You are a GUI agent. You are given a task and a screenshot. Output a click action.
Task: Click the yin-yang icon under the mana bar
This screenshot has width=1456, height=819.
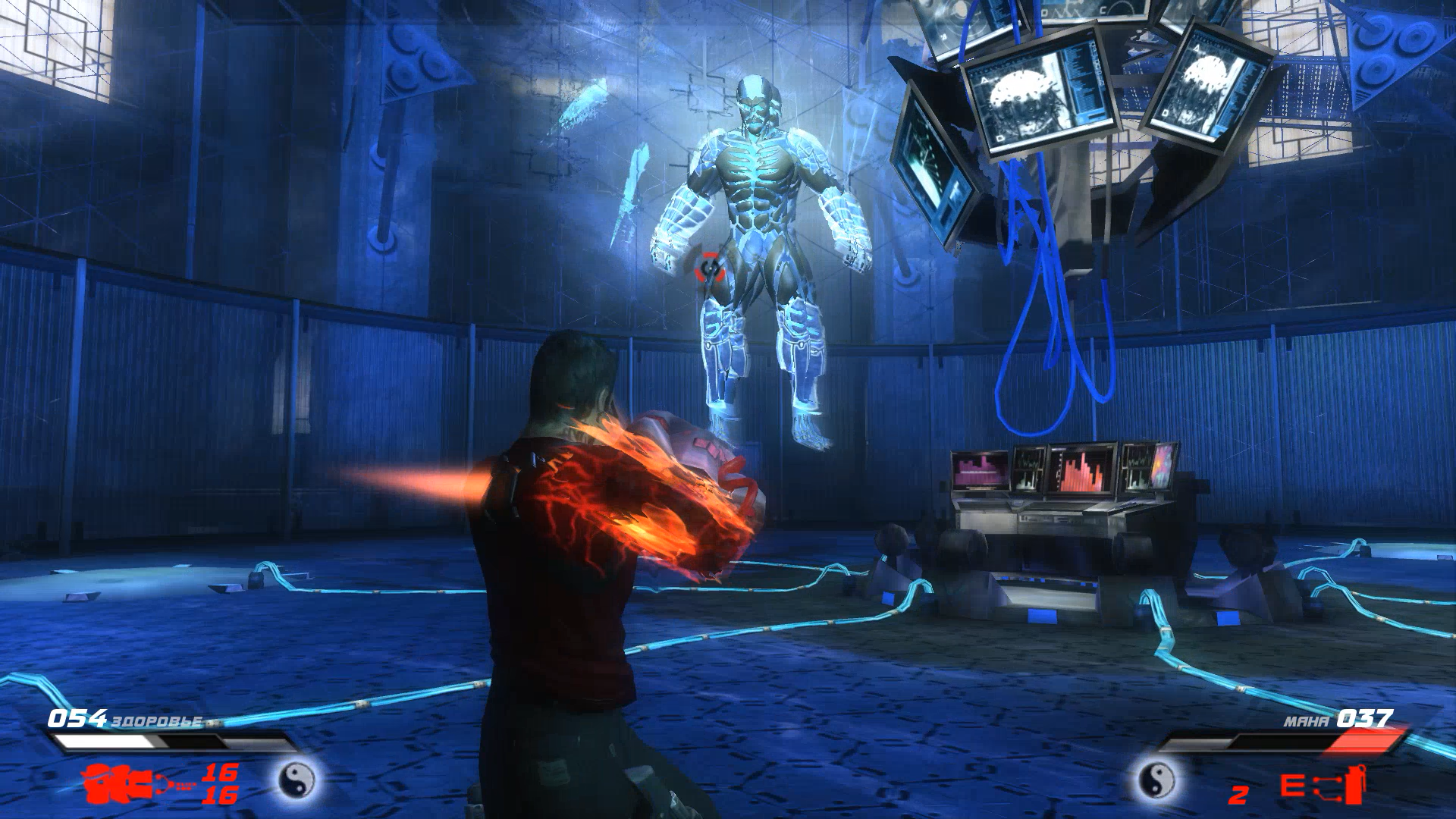1156,779
